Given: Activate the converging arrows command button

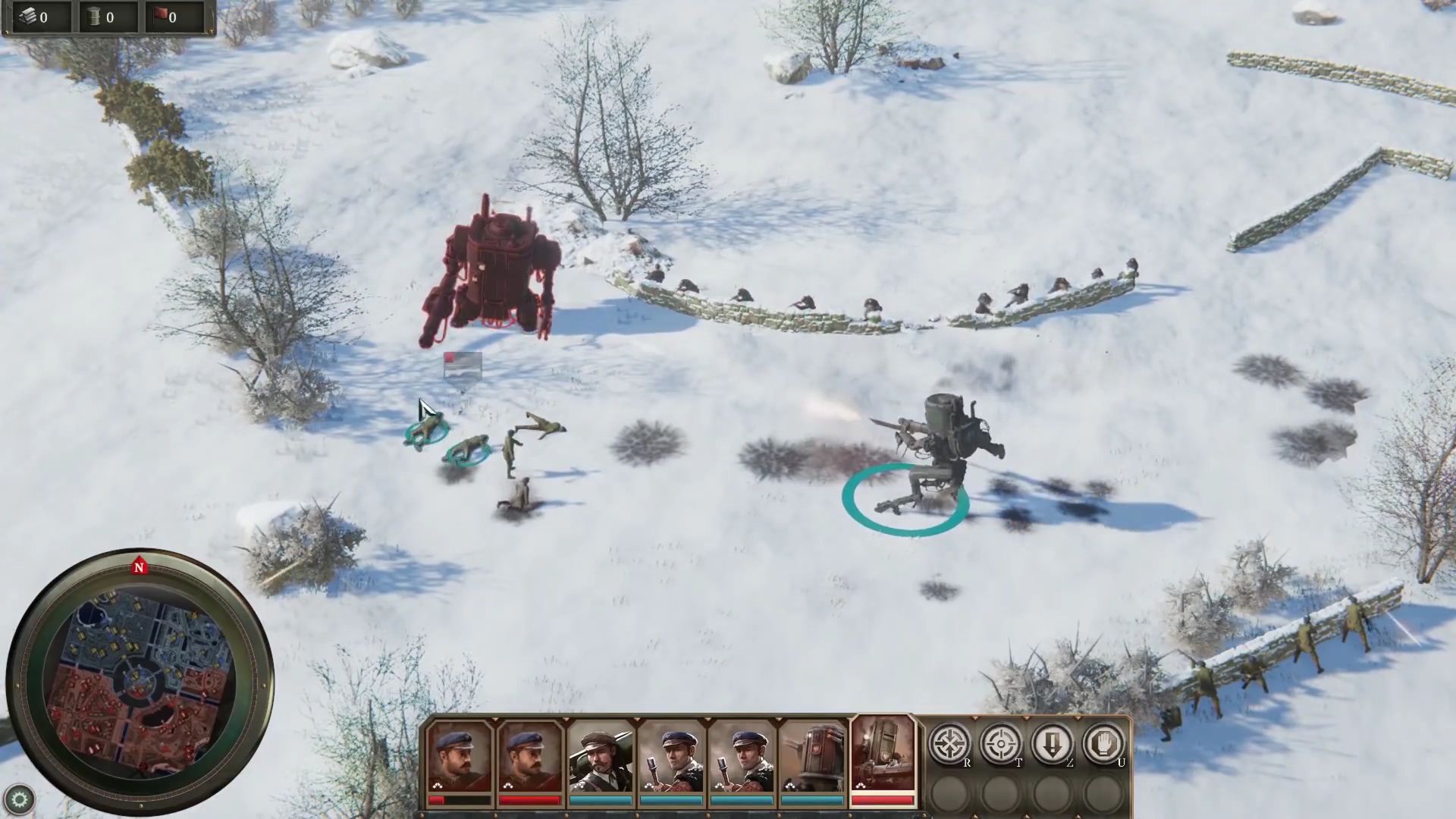Looking at the screenshot, I should 949,744.
